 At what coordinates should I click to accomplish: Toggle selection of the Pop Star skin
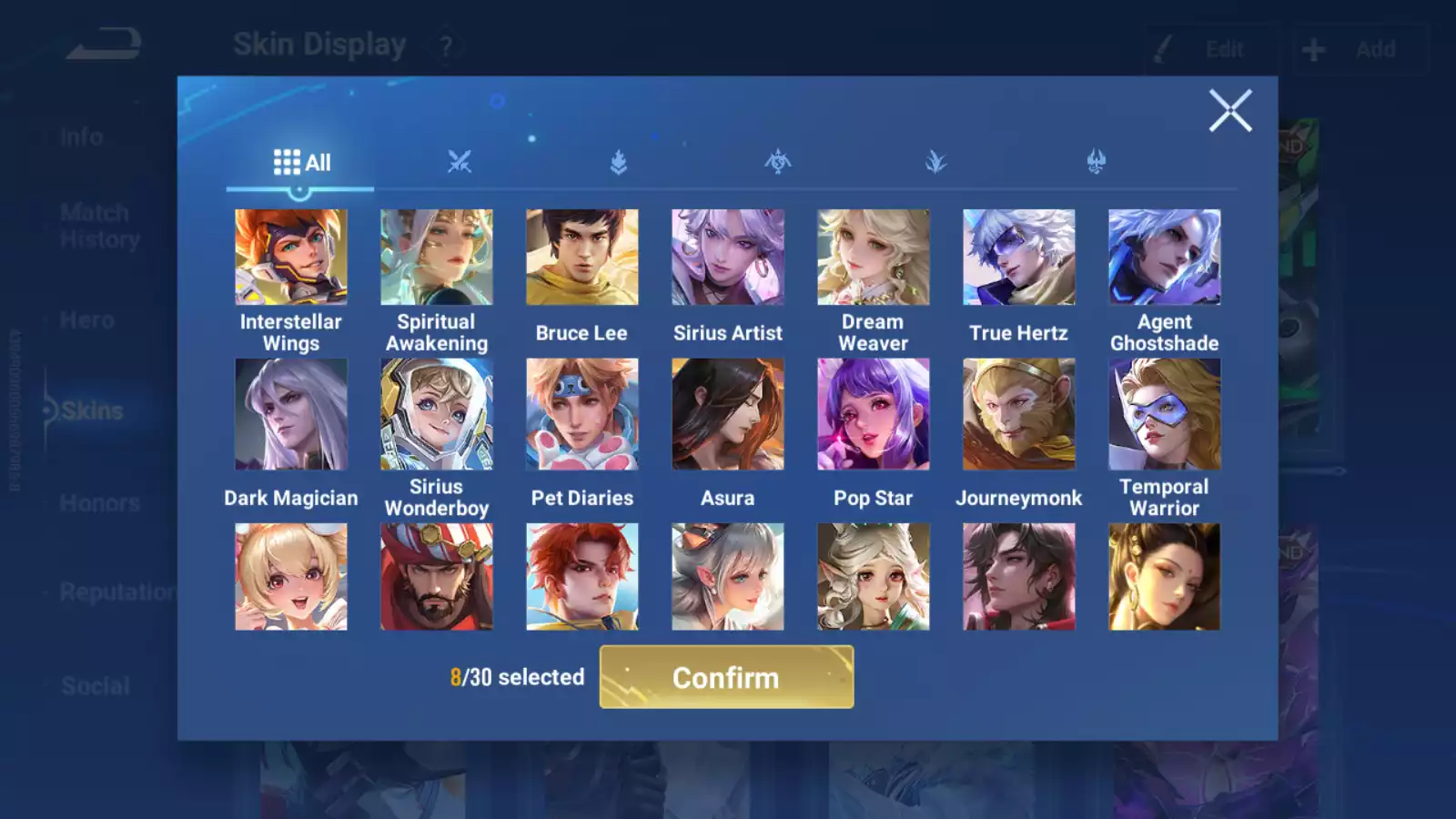tap(874, 414)
